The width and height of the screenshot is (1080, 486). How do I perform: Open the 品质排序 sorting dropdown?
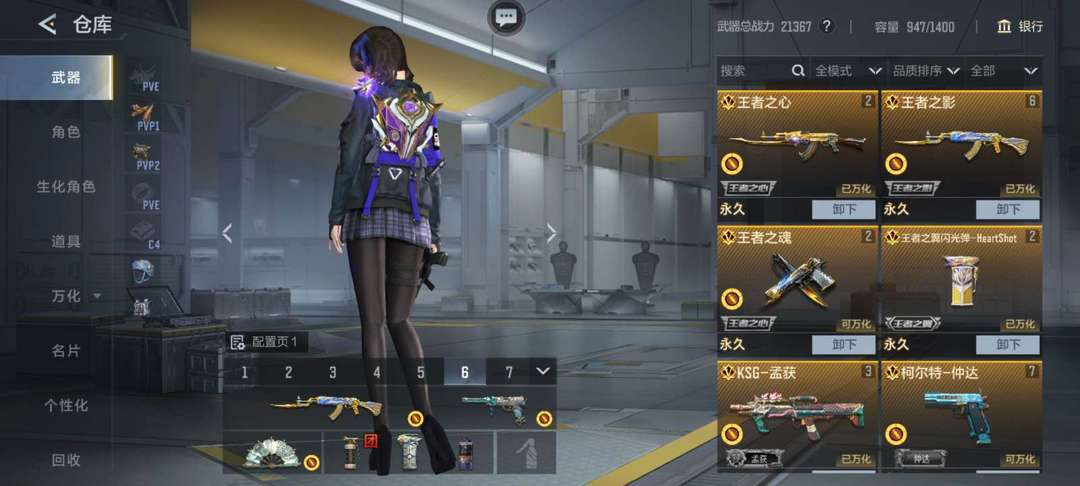(926, 71)
